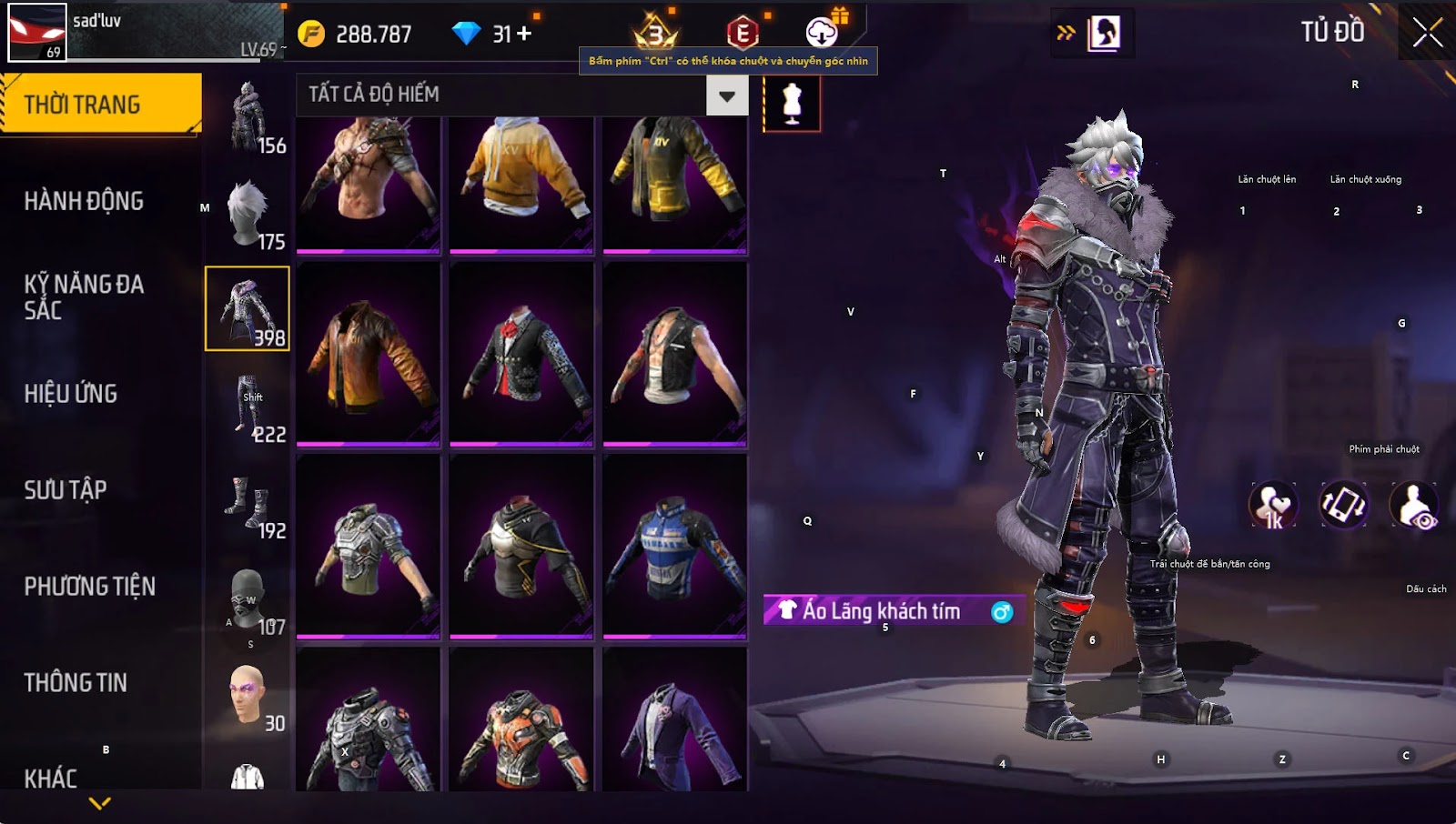Screen dimensions: 1456x824
Task: Select the HIỆU ỨNG tab
Action: 71,394
